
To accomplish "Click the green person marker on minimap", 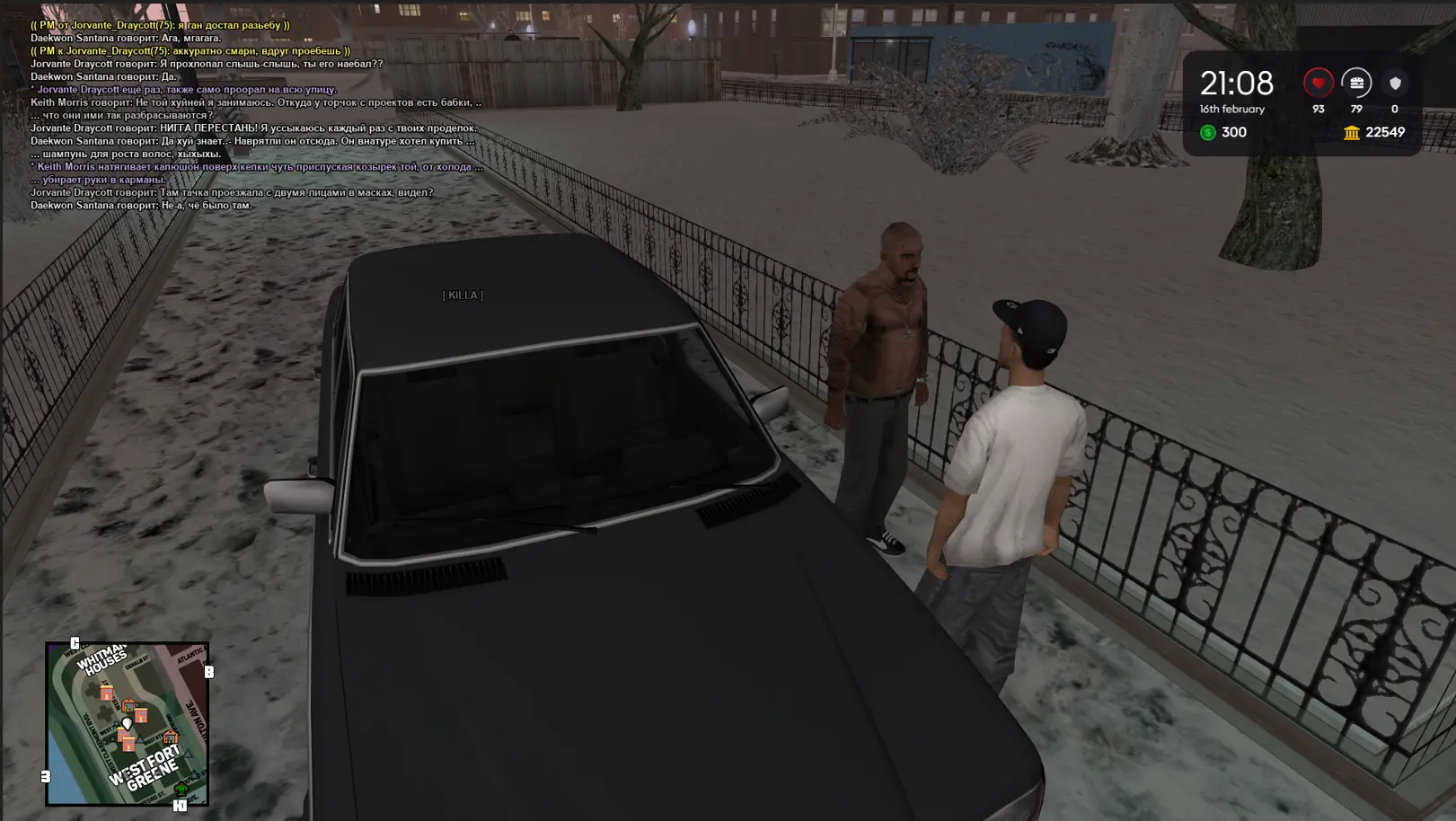I will [181, 789].
